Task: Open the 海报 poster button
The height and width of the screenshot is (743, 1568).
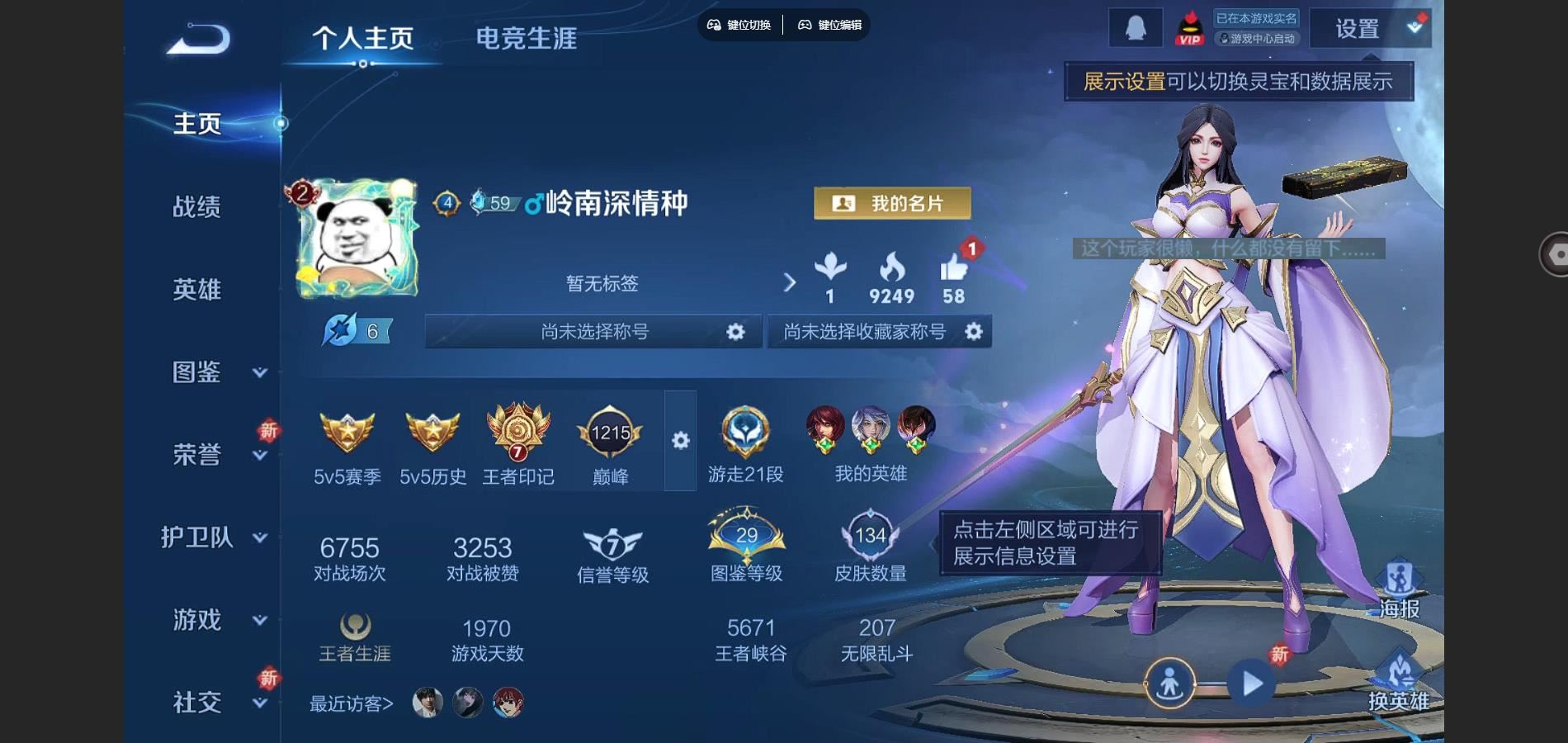Action: (1400, 589)
